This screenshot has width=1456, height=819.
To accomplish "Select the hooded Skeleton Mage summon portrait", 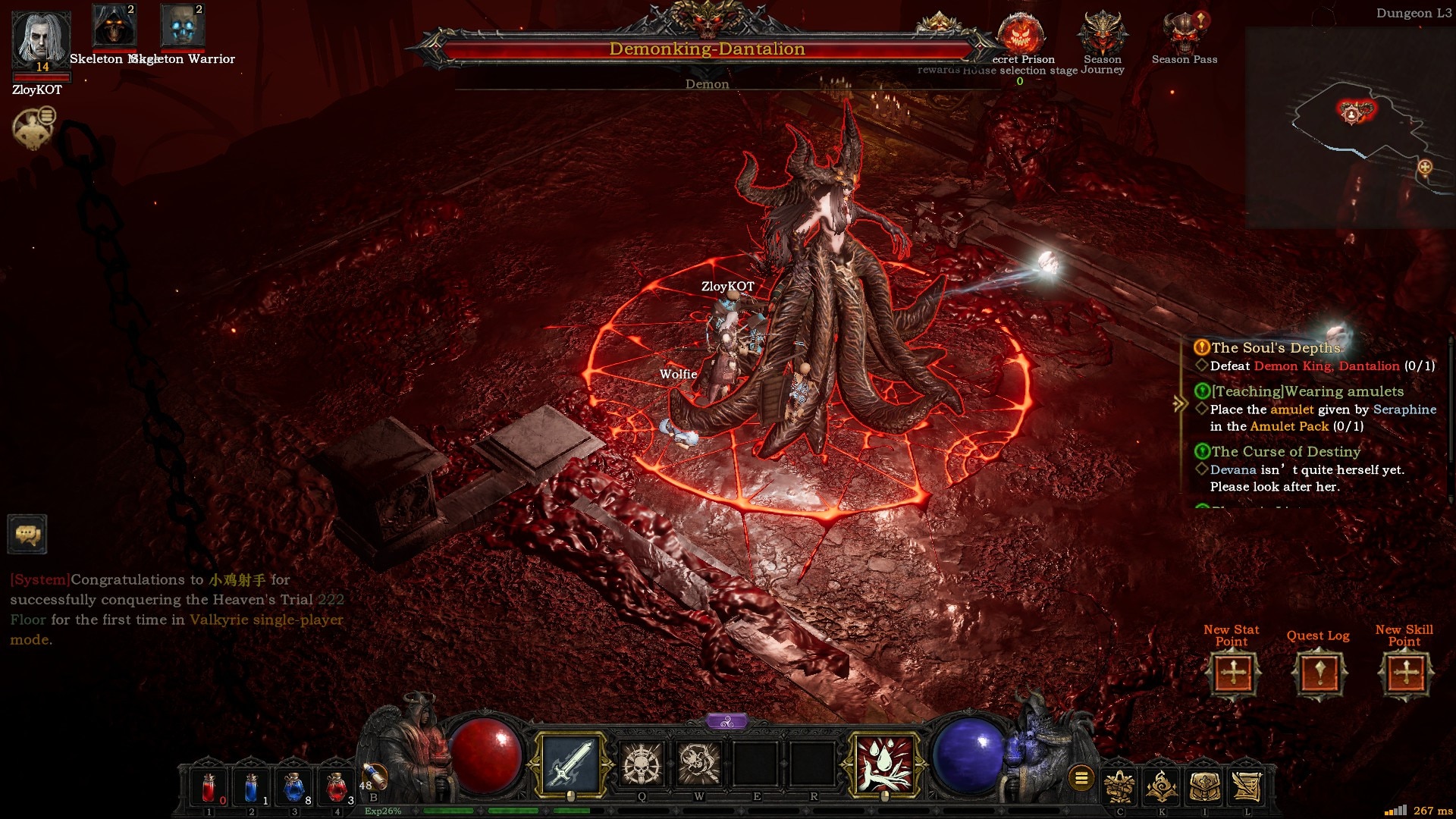I will [x=114, y=27].
